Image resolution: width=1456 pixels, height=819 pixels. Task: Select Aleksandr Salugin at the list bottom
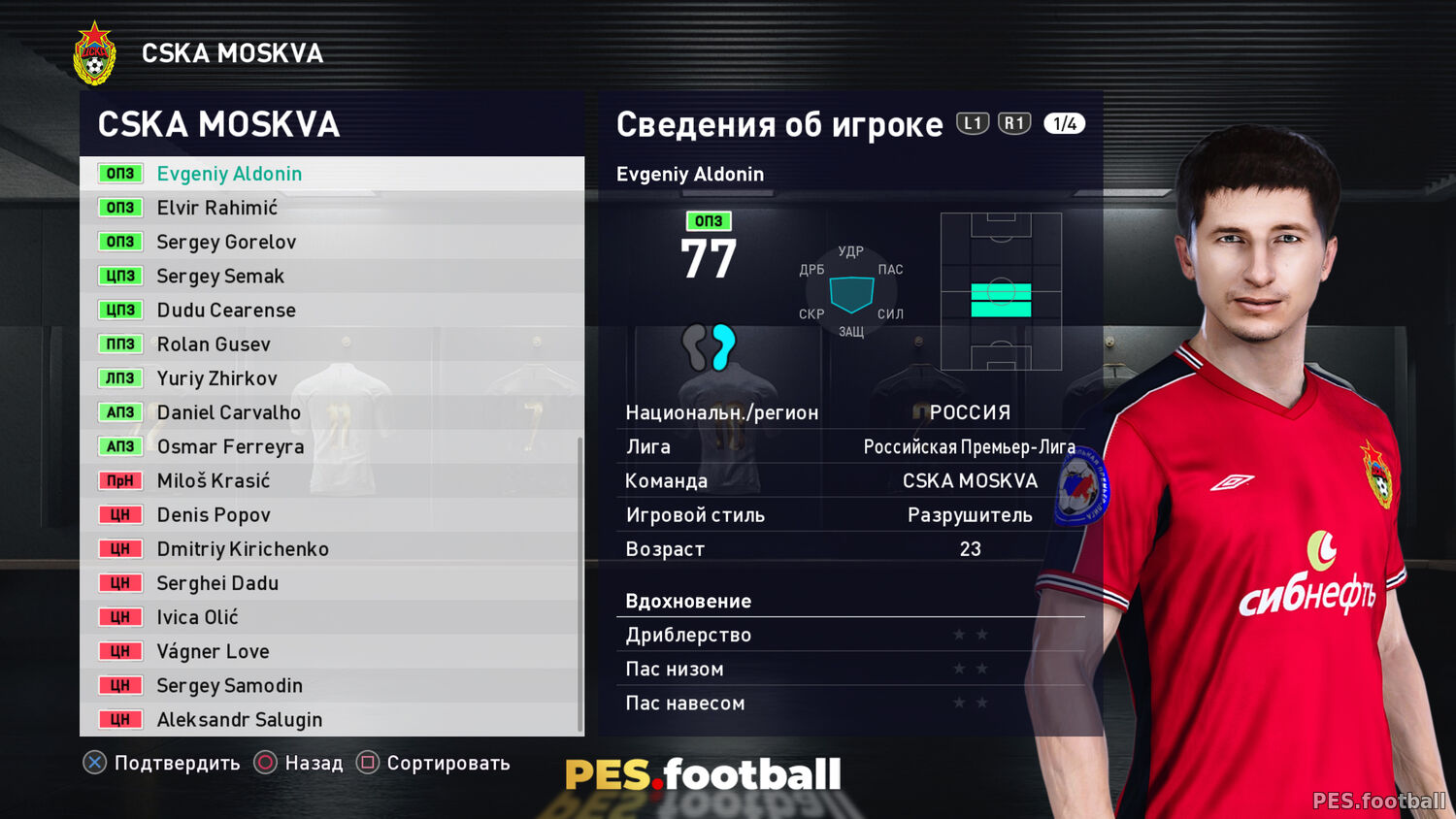[239, 719]
